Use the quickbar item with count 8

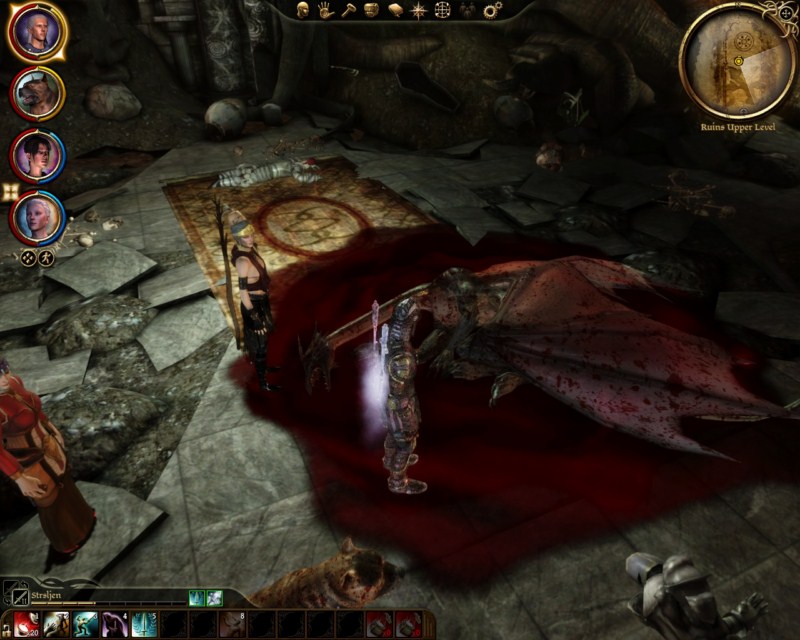pyautogui.click(x=232, y=624)
